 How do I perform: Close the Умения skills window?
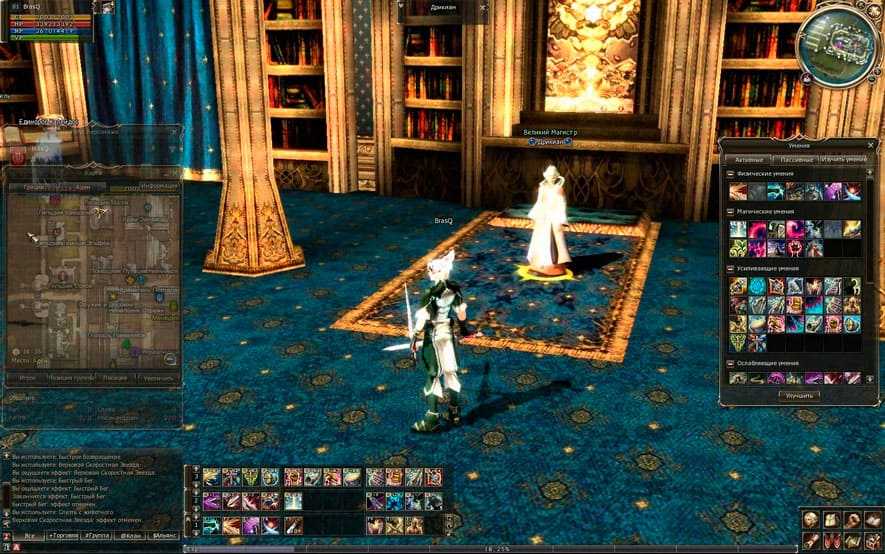pyautogui.click(x=871, y=145)
